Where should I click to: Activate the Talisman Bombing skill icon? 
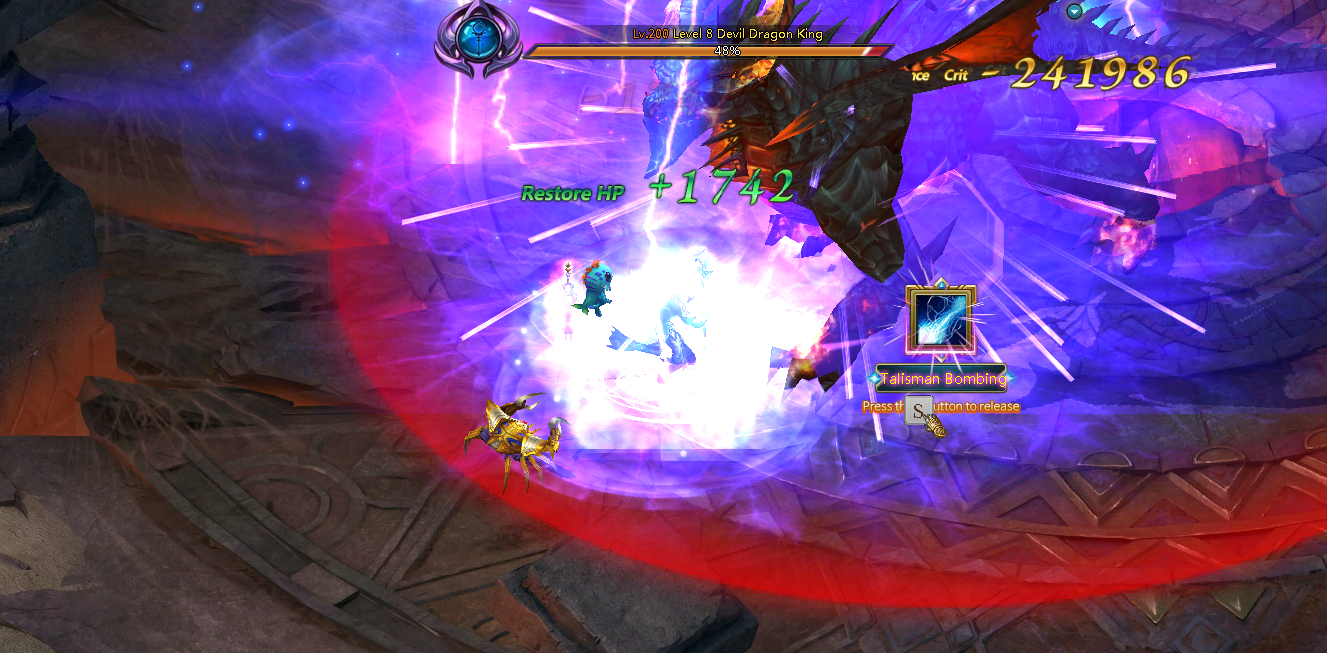tap(940, 320)
